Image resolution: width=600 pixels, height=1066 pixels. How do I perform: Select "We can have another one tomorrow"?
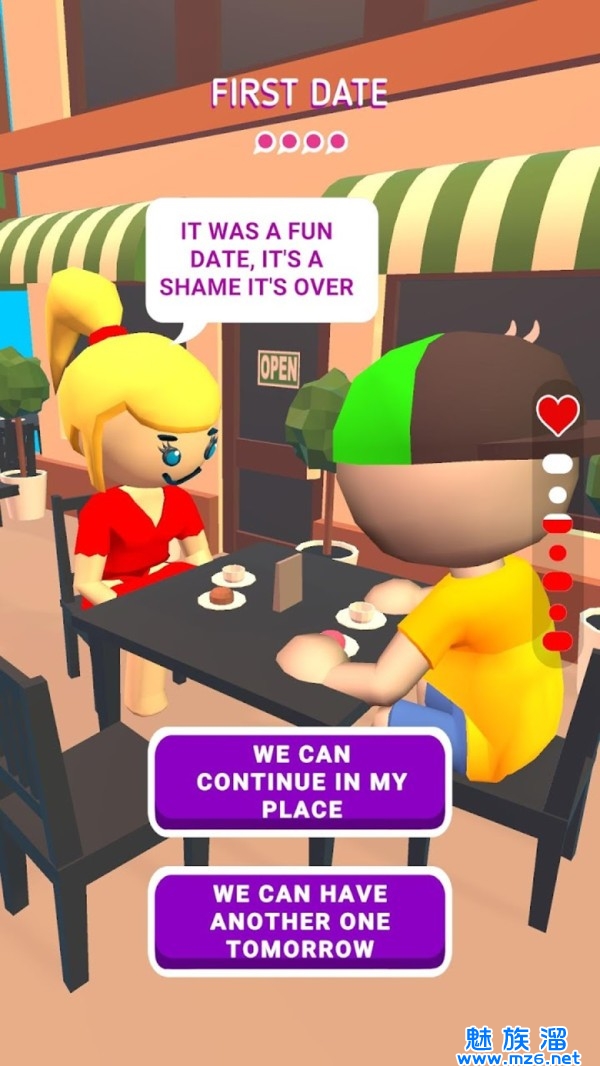pos(300,920)
